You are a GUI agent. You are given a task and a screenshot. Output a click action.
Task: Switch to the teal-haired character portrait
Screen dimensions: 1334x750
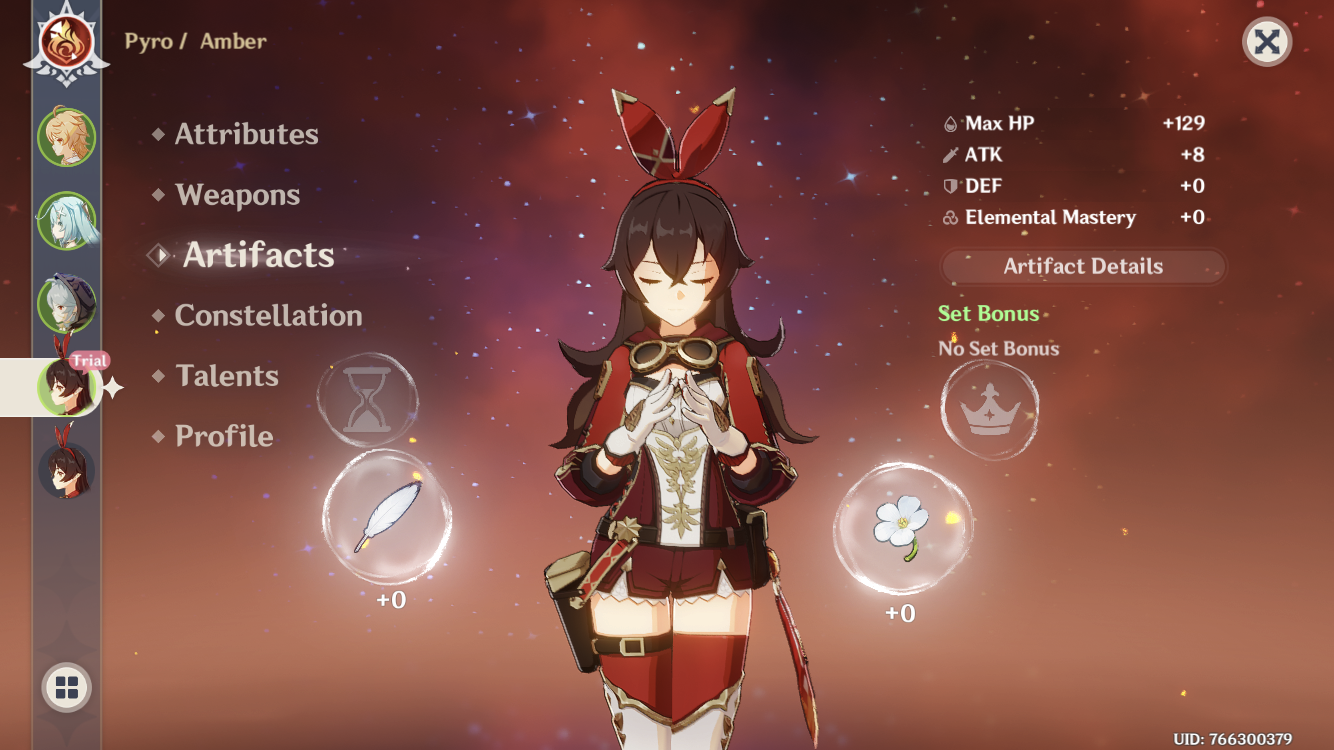click(x=66, y=221)
